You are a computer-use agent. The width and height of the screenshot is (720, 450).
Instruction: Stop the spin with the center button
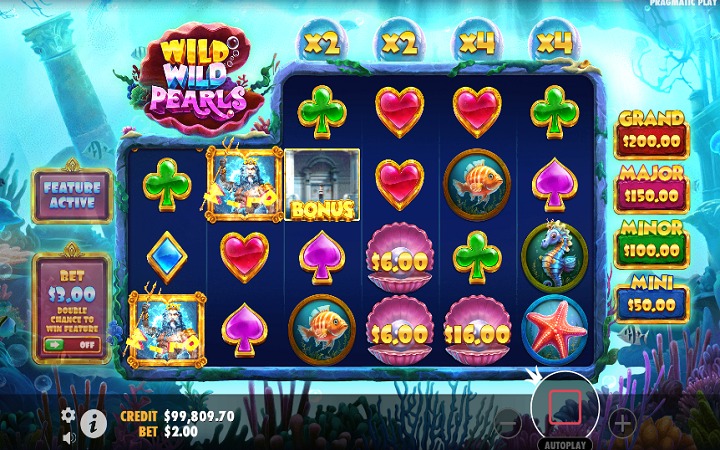(565, 404)
